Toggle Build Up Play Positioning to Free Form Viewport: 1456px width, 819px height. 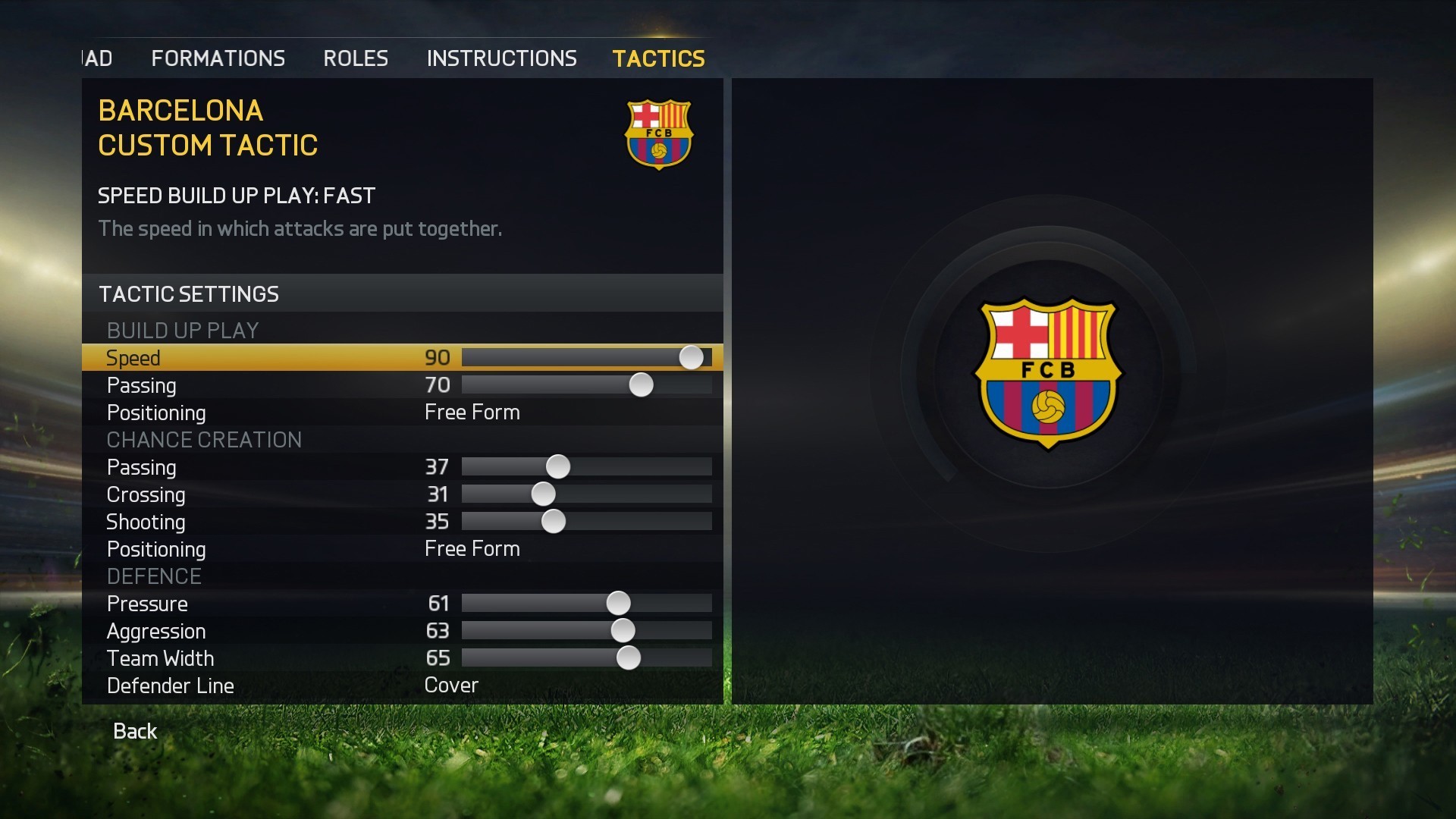pos(472,412)
